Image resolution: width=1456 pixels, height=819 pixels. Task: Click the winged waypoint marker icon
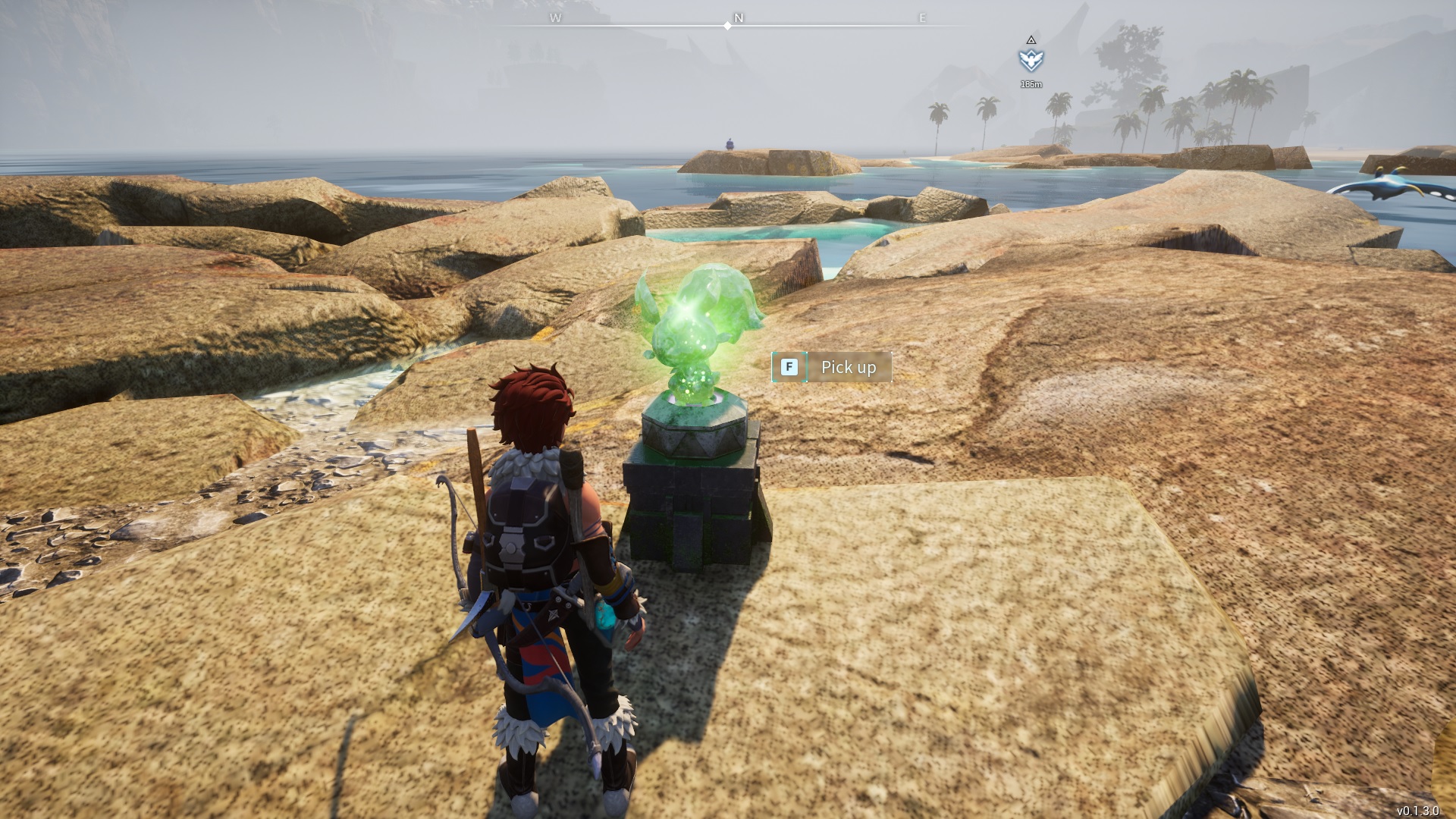pyautogui.click(x=1031, y=59)
